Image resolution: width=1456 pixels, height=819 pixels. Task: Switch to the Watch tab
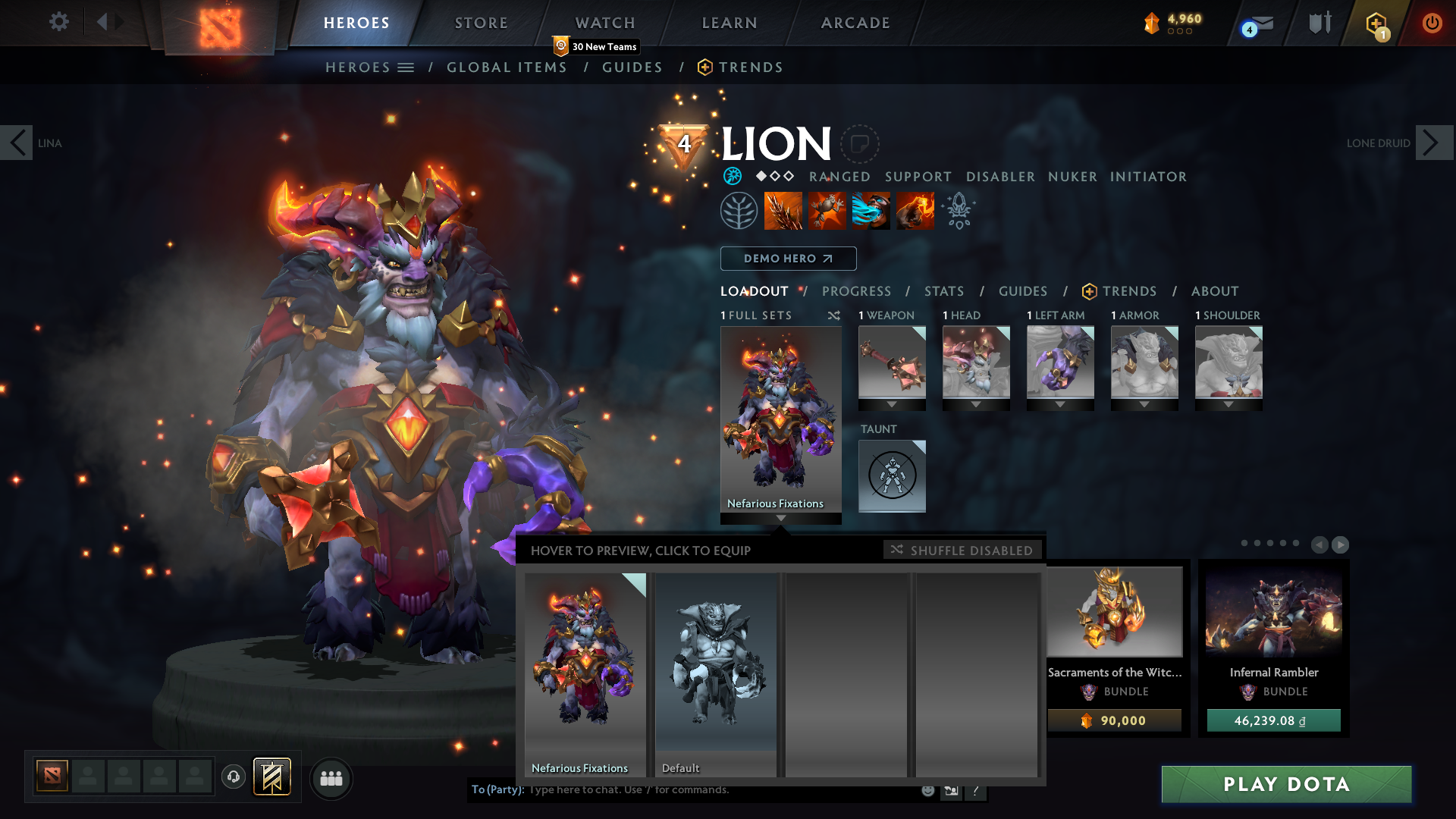click(x=604, y=23)
